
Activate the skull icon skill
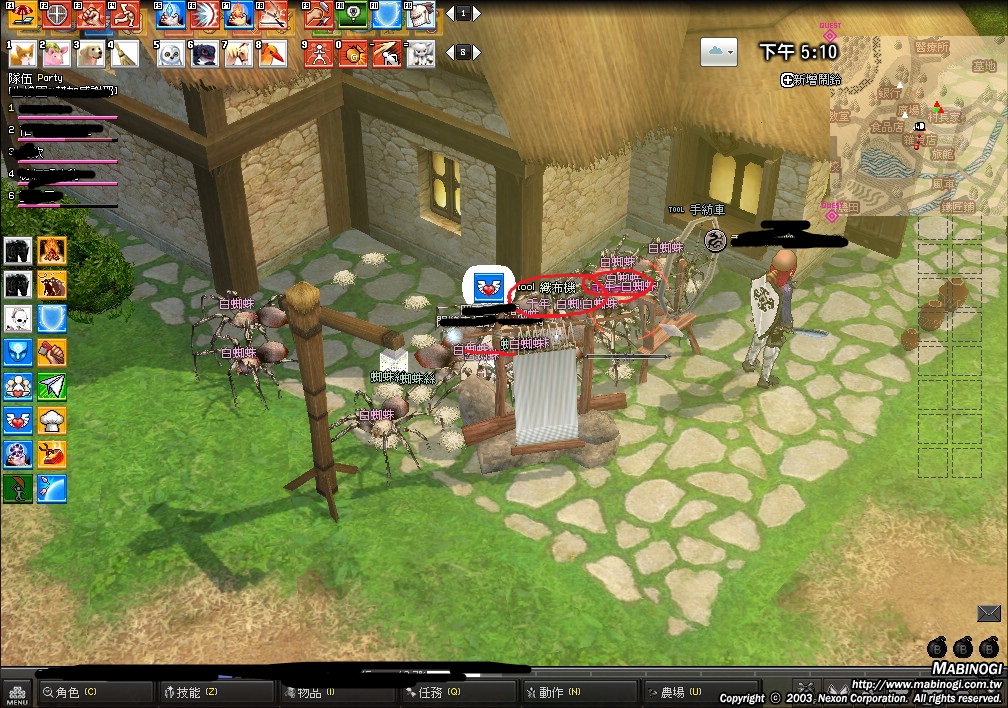coord(18,318)
